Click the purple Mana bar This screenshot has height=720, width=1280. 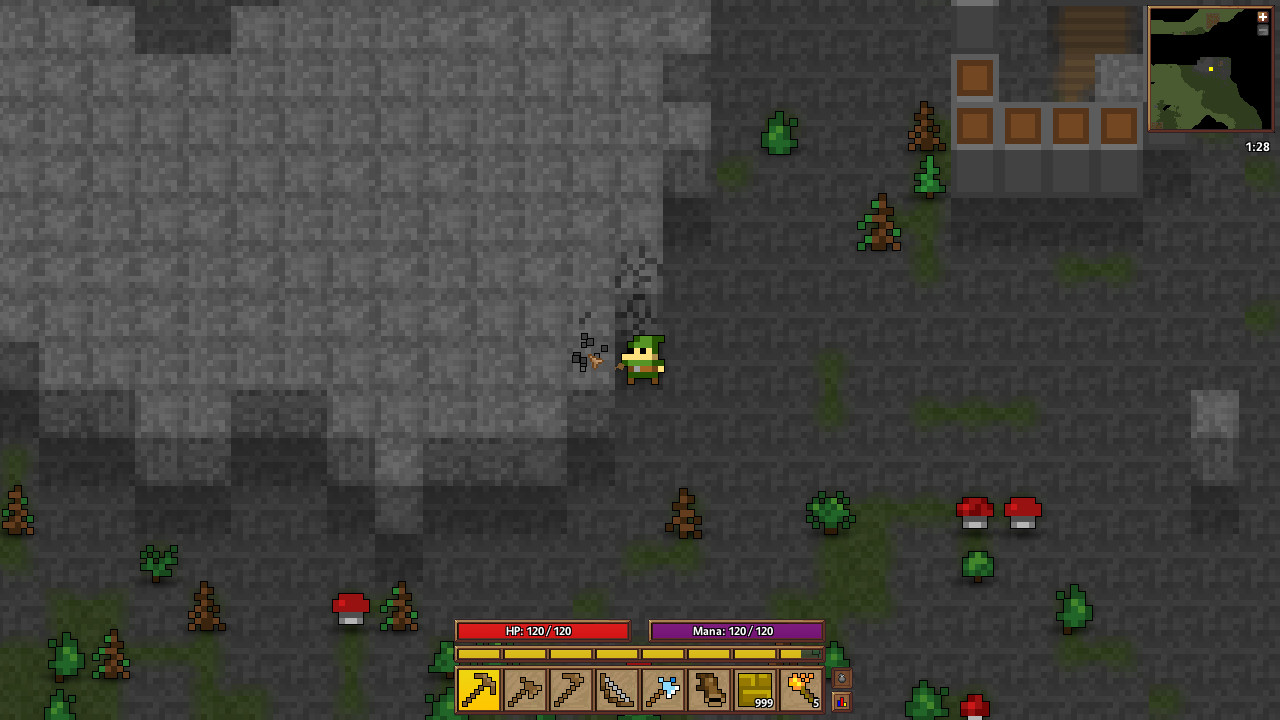737,631
